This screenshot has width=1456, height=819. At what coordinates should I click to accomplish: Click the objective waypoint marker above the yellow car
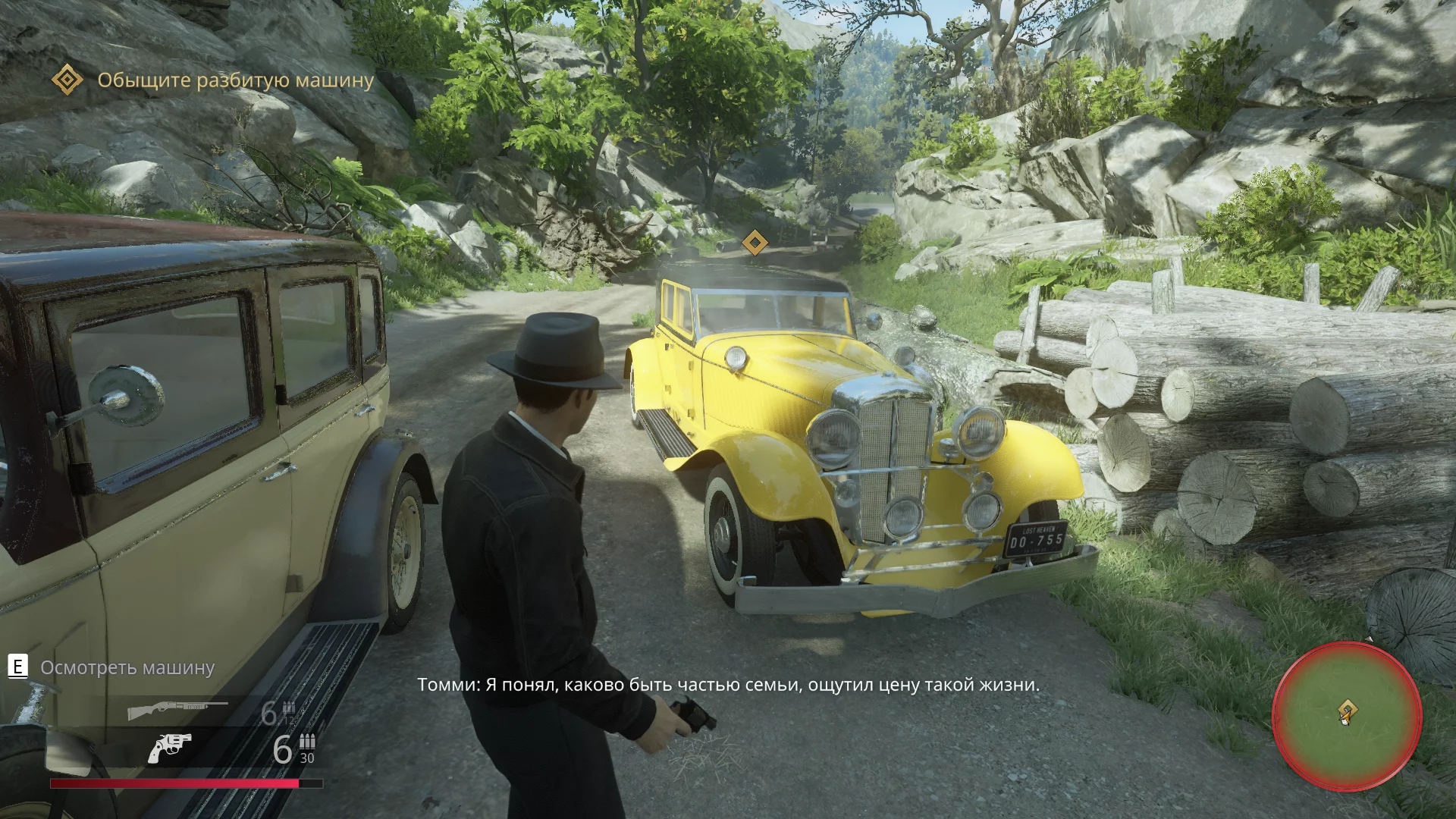tap(755, 243)
